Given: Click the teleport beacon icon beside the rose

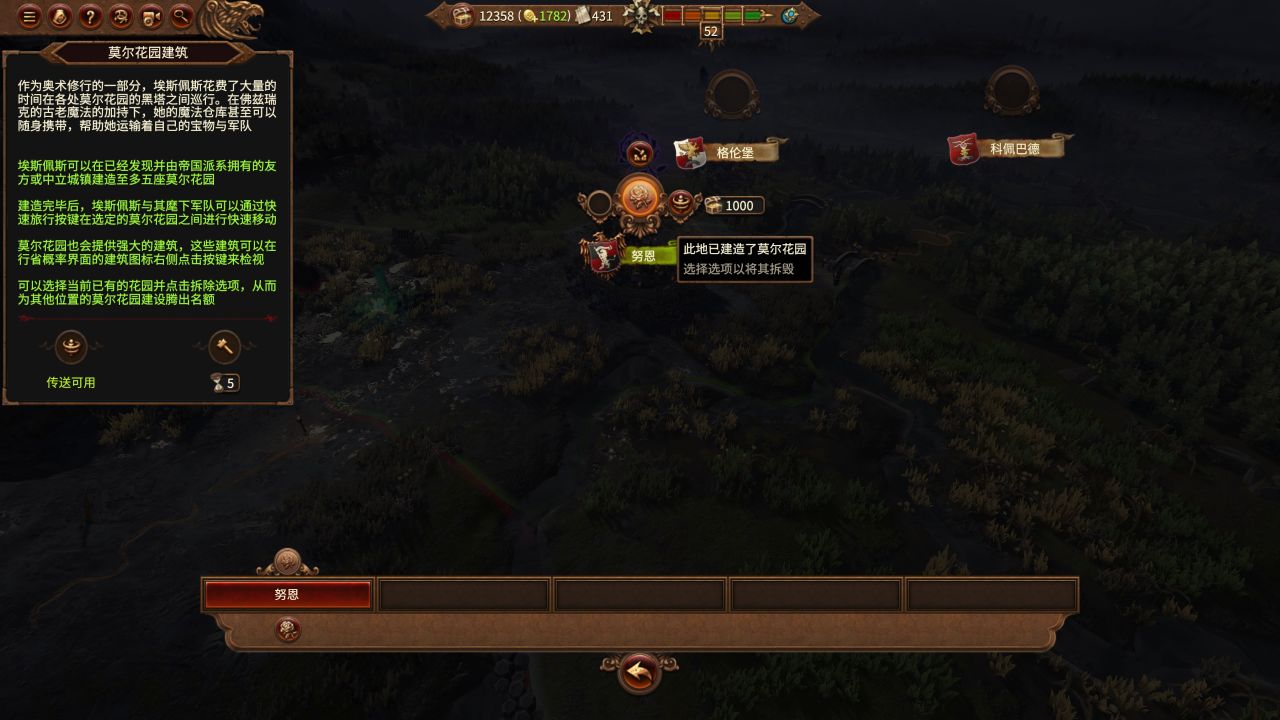Looking at the screenshot, I should (680, 203).
